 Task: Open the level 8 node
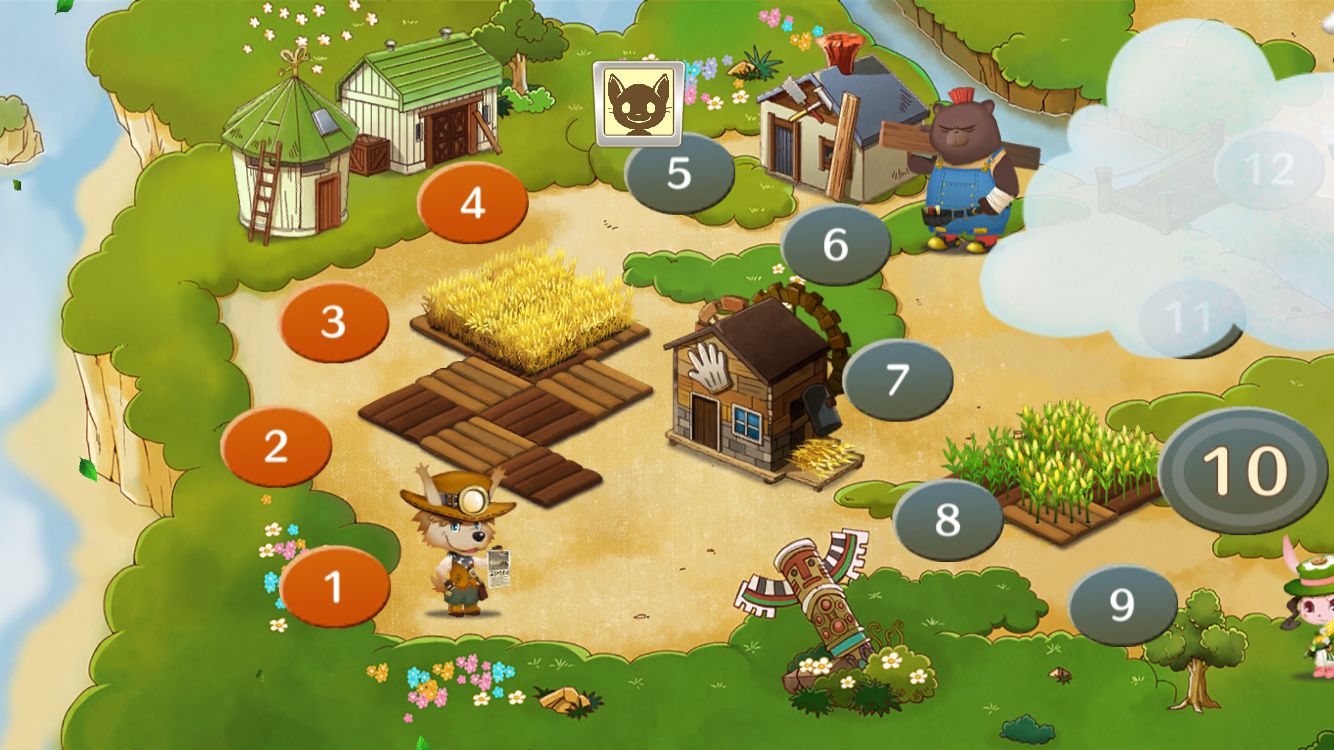[947, 520]
